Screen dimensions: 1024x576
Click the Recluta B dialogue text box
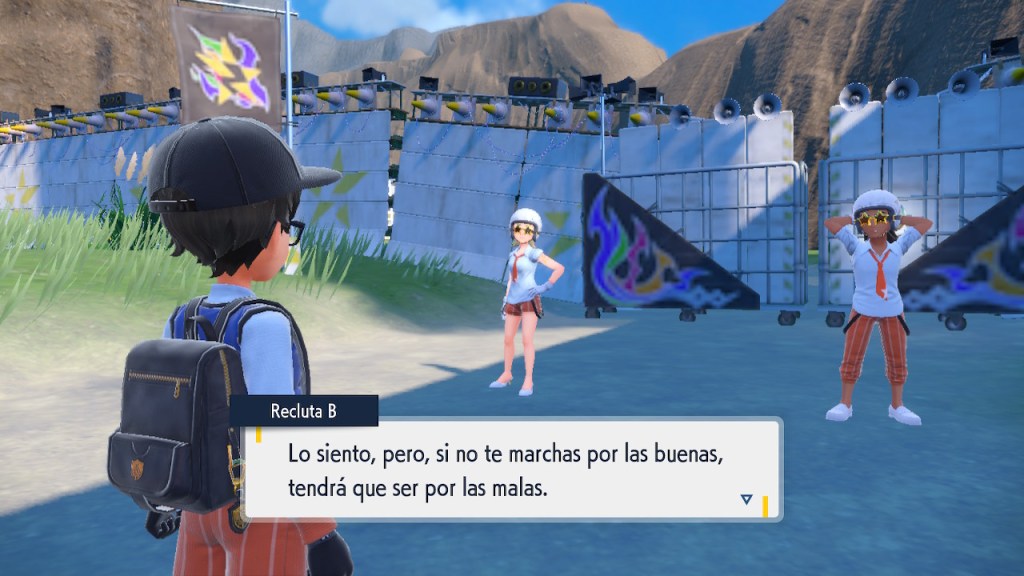click(x=510, y=469)
